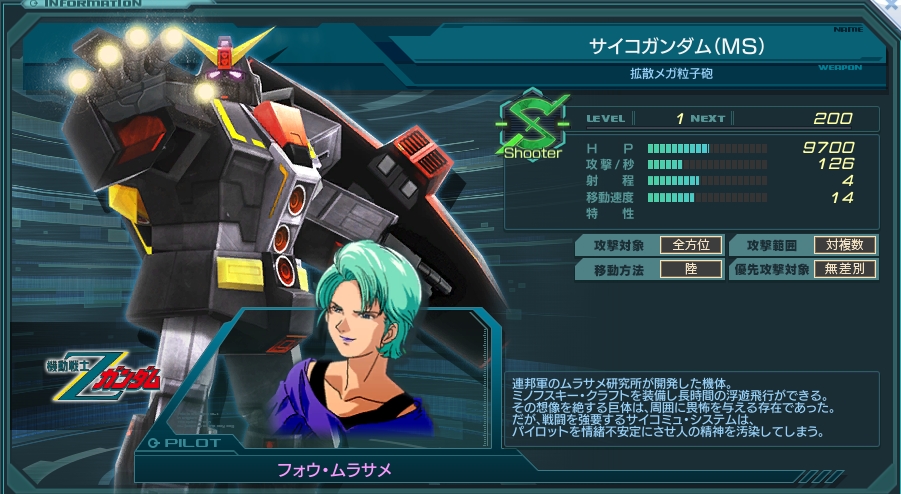Click the green Shooter type icon
This screenshot has width=901, height=494.
pyautogui.click(x=532, y=125)
